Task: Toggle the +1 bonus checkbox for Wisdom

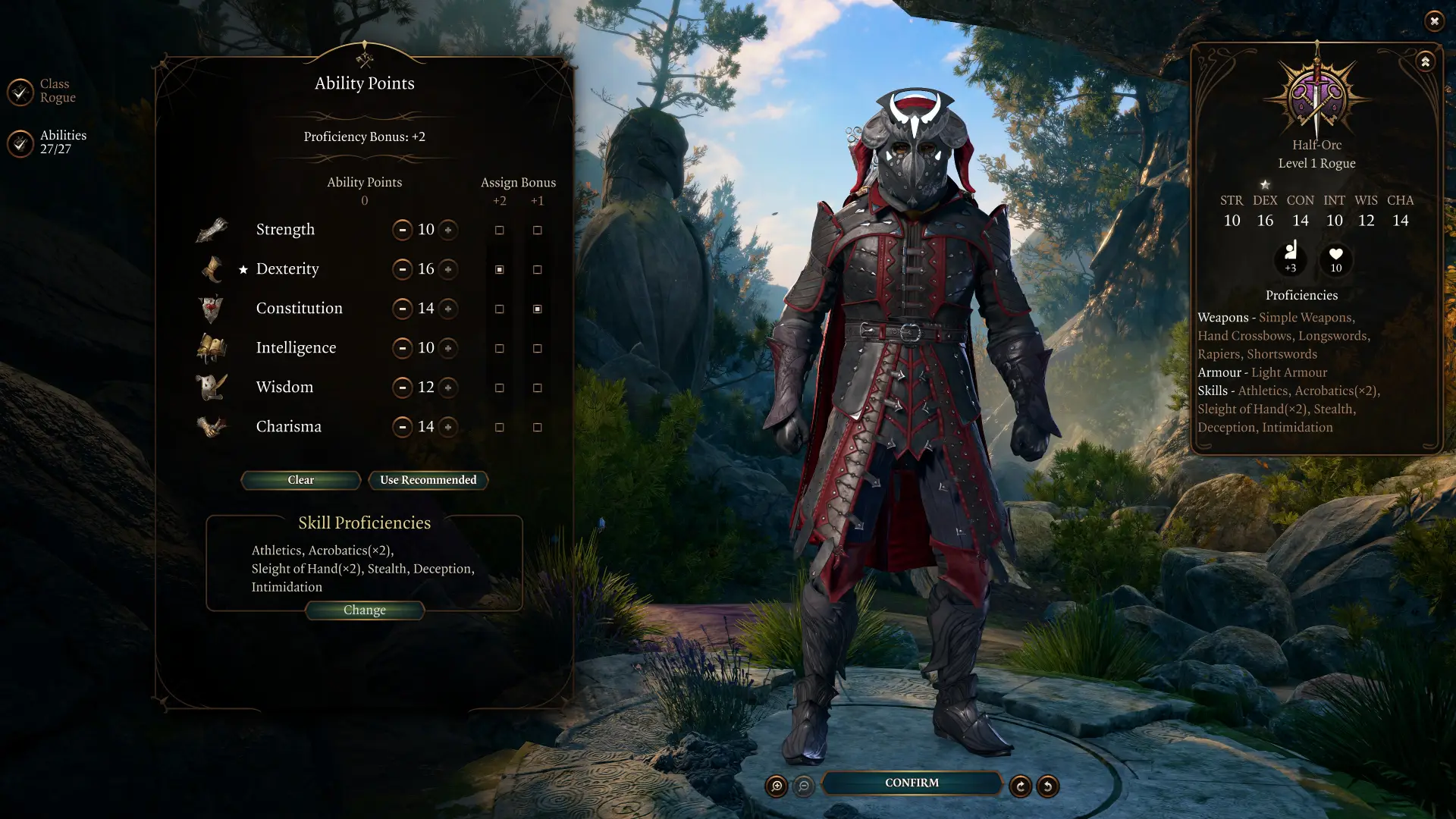Action: coord(538,388)
